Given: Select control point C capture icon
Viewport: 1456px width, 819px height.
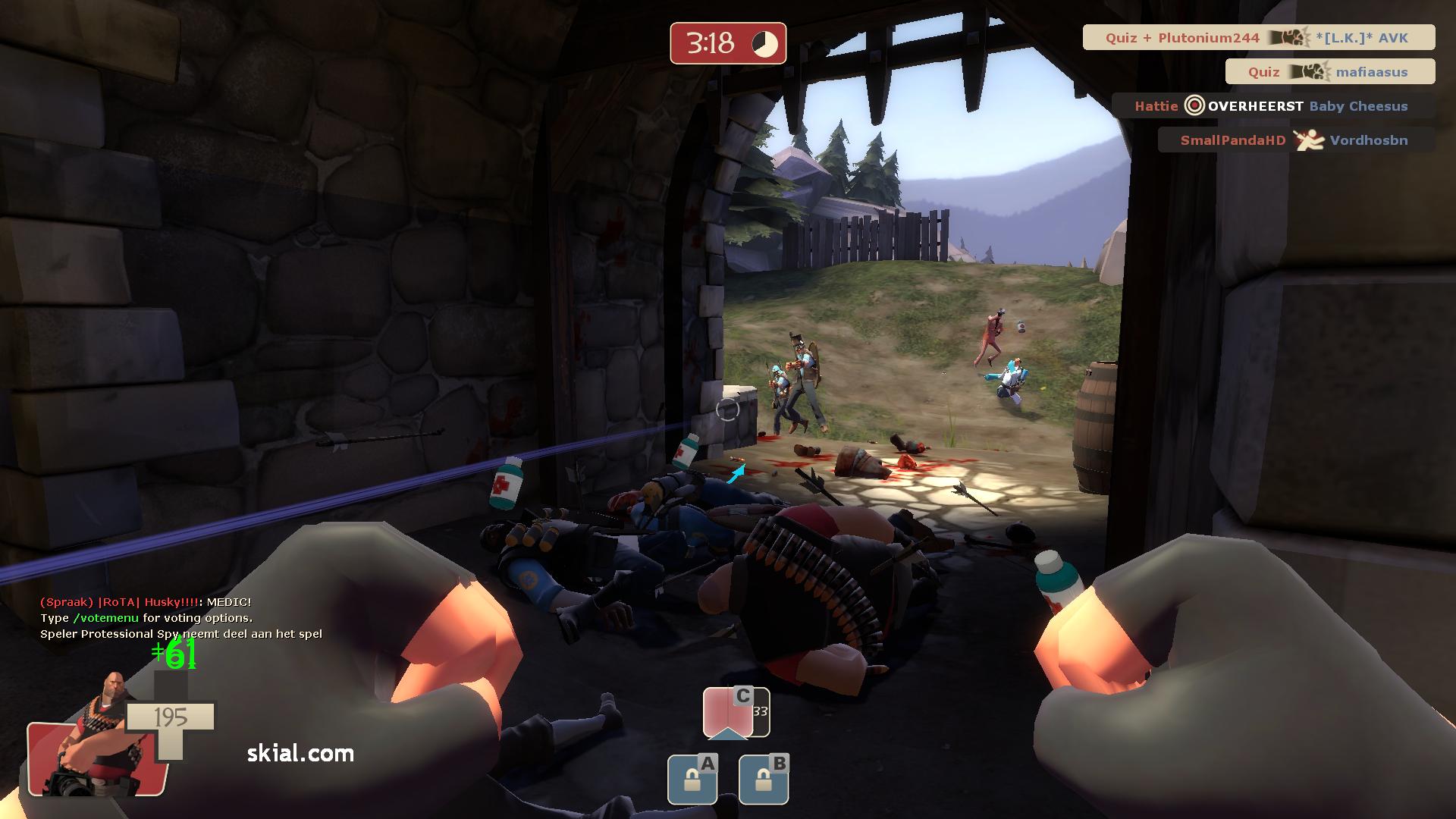Looking at the screenshot, I should point(736,713).
